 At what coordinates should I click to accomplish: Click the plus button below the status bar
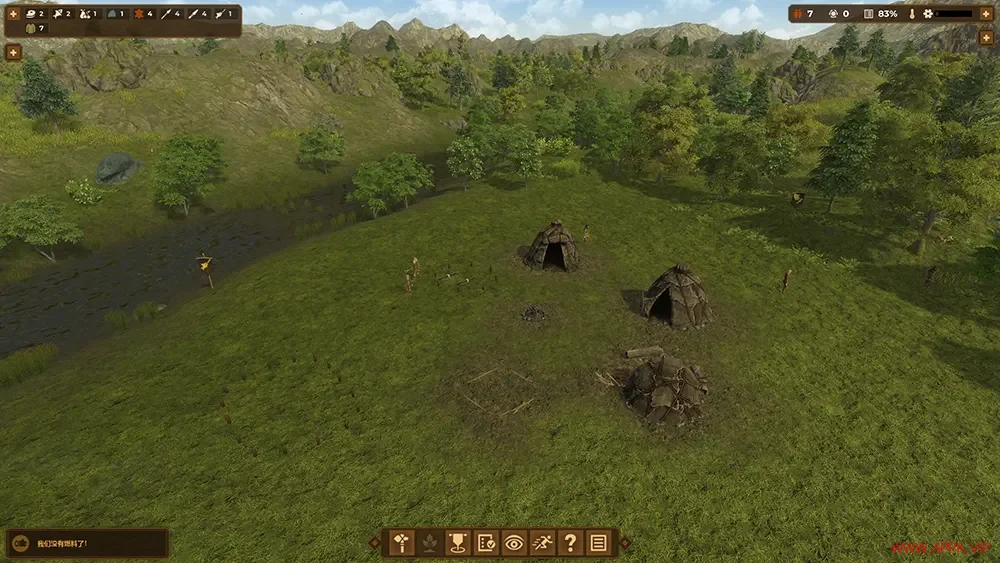pos(985,38)
